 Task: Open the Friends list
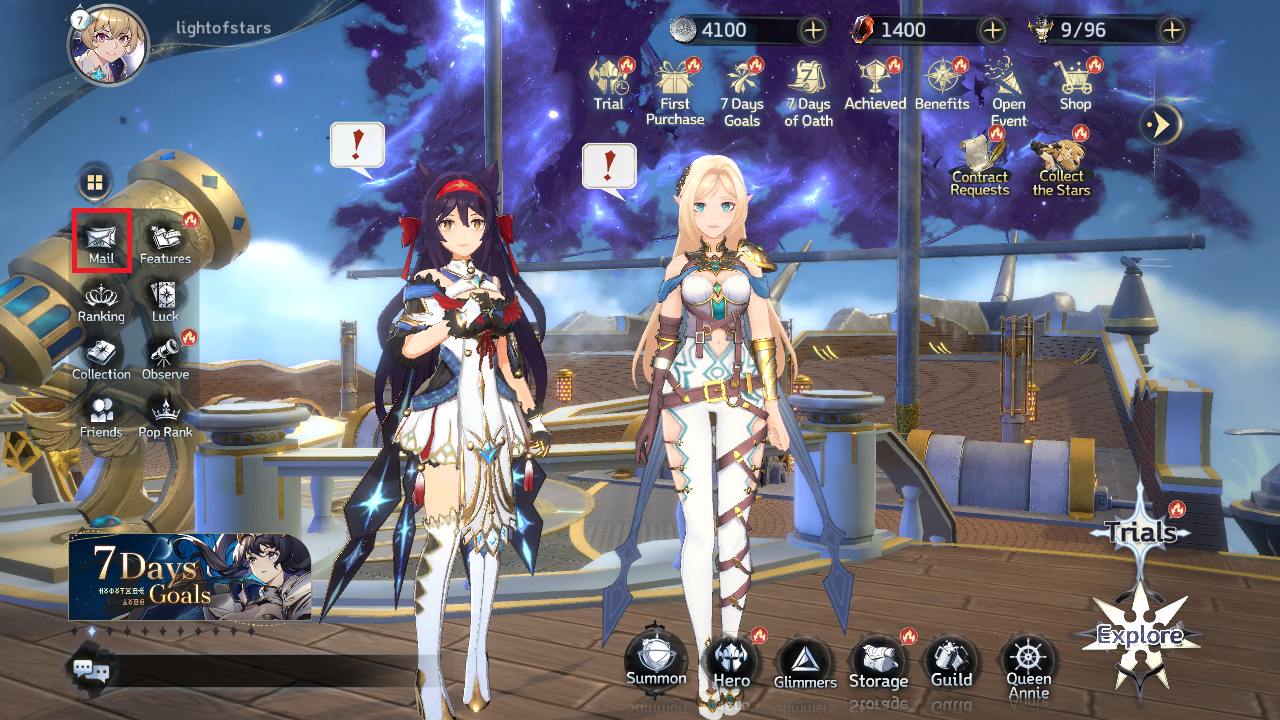click(x=101, y=415)
